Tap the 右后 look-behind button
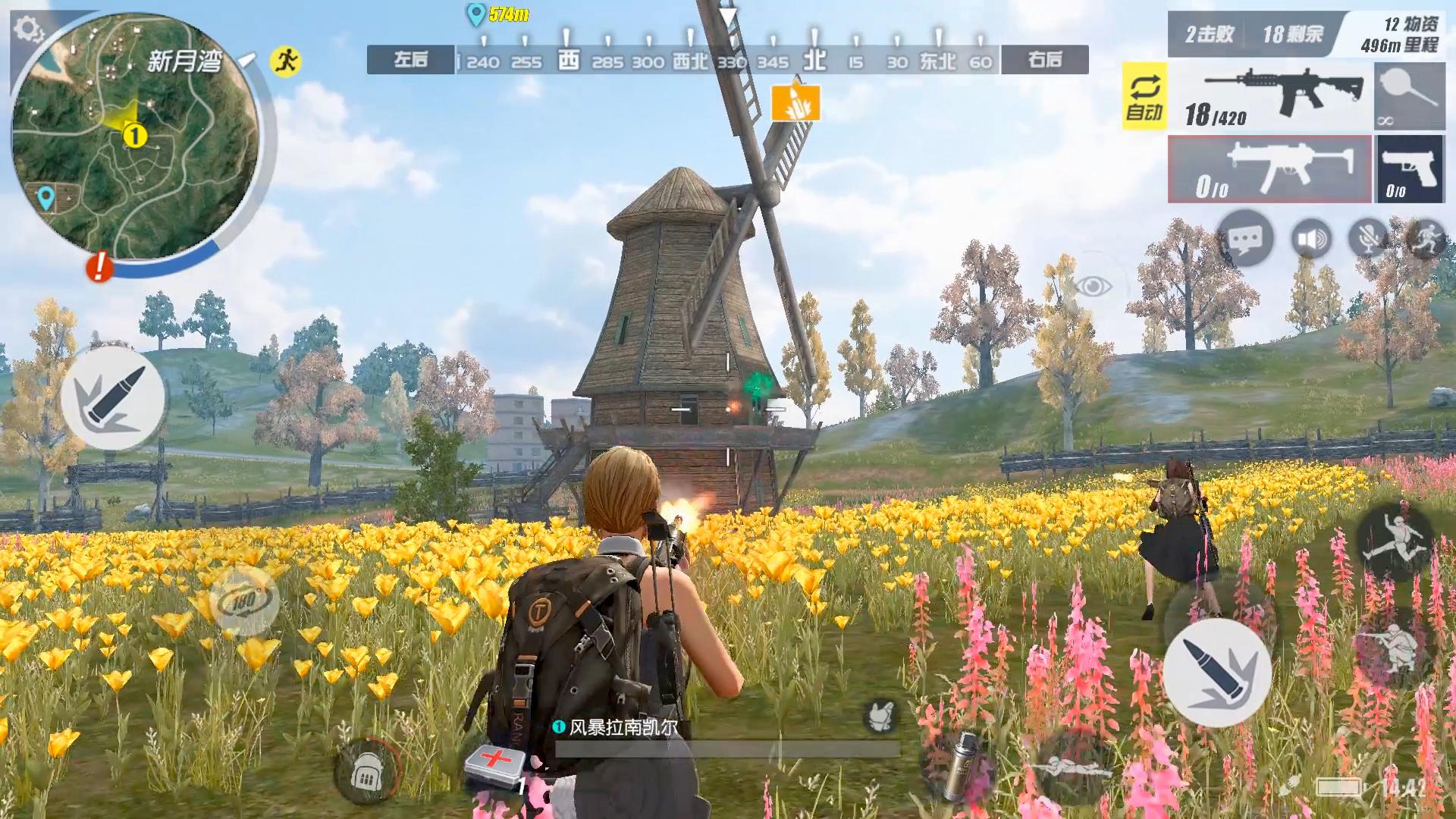Image resolution: width=1456 pixels, height=819 pixels. click(1044, 60)
